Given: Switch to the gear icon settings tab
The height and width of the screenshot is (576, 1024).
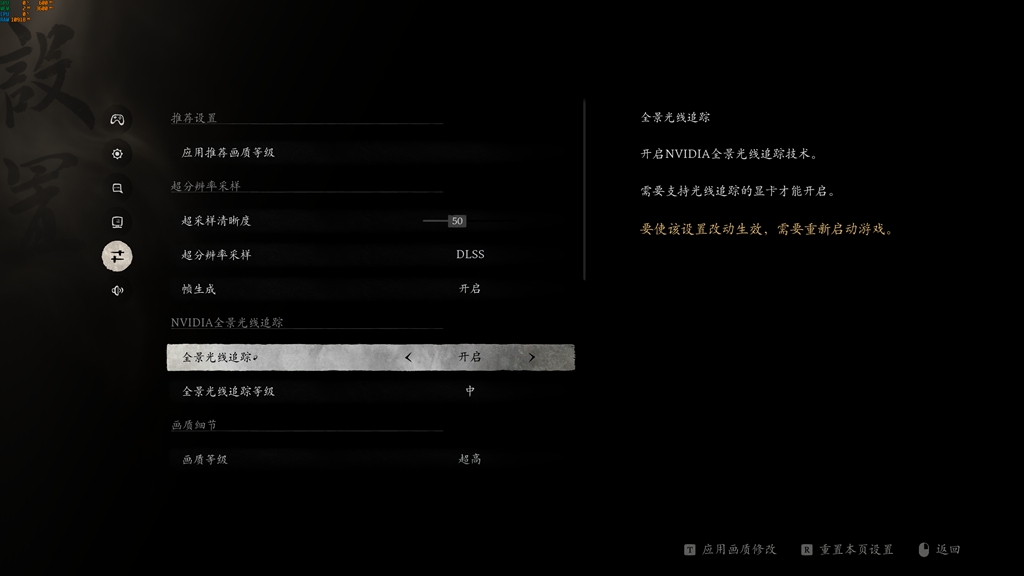Looking at the screenshot, I should [117, 154].
